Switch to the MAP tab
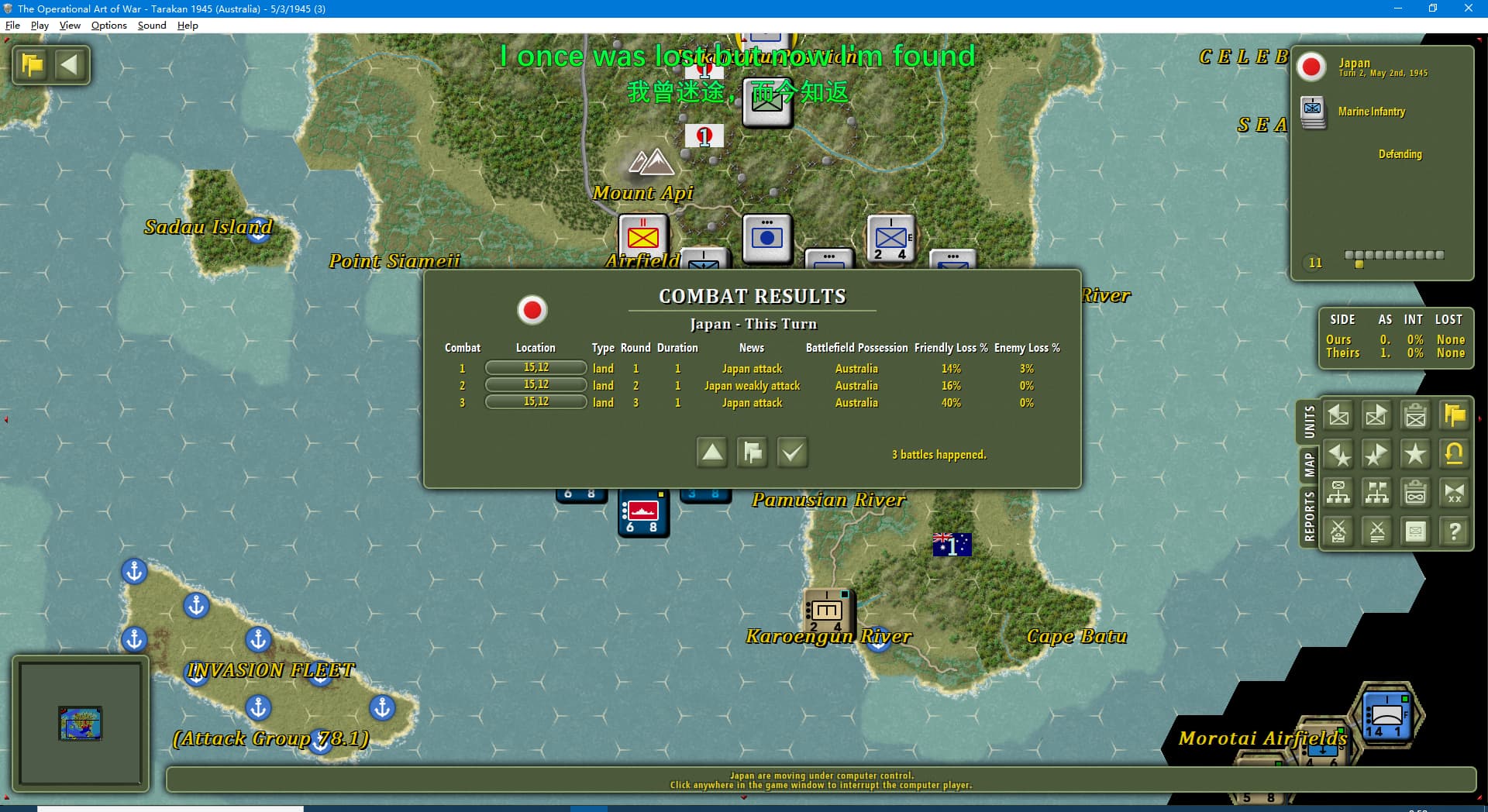This screenshot has width=1488, height=812. tap(1309, 465)
